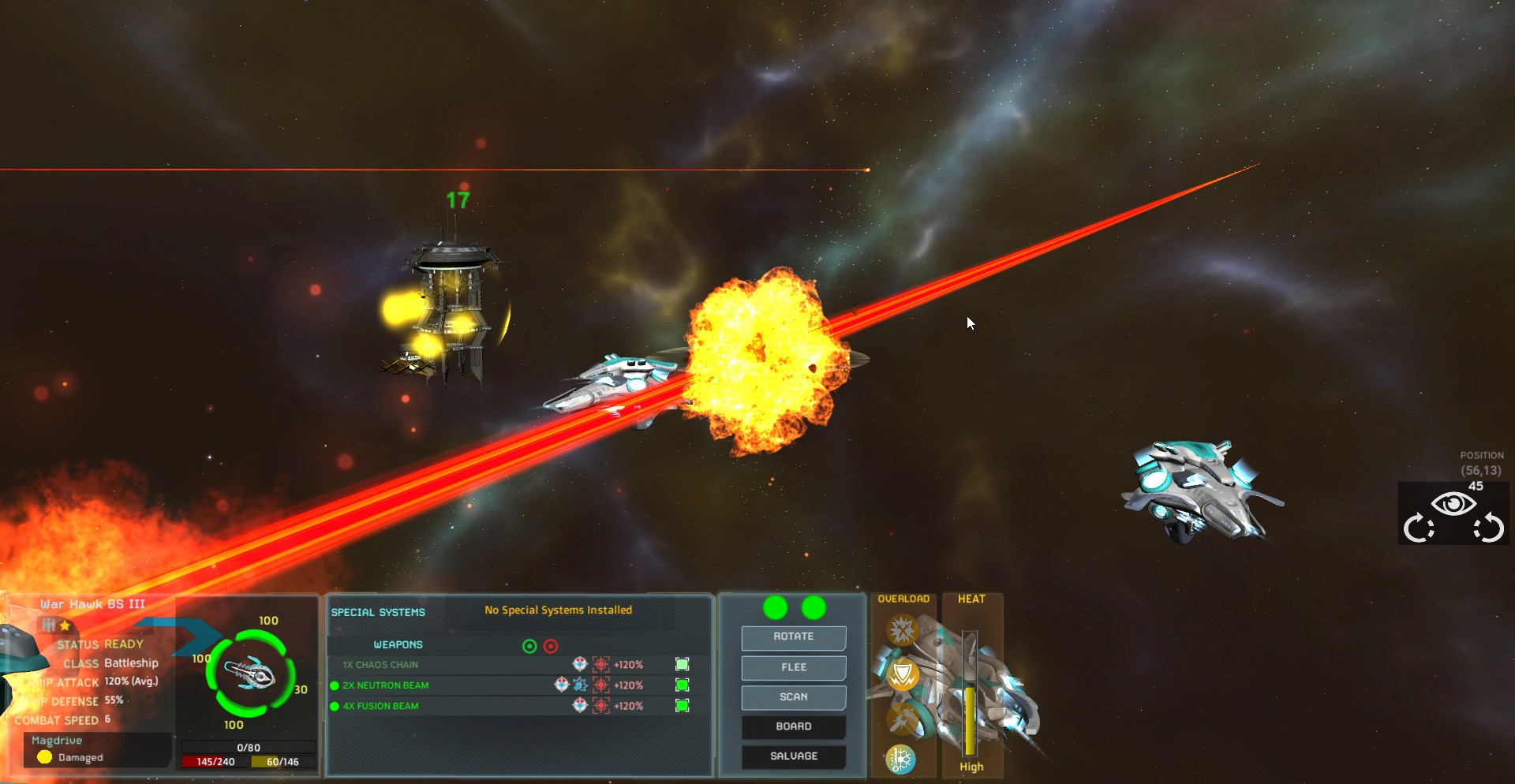Click the green target icon beside WEAPONS
1515x784 pixels.
point(529,647)
